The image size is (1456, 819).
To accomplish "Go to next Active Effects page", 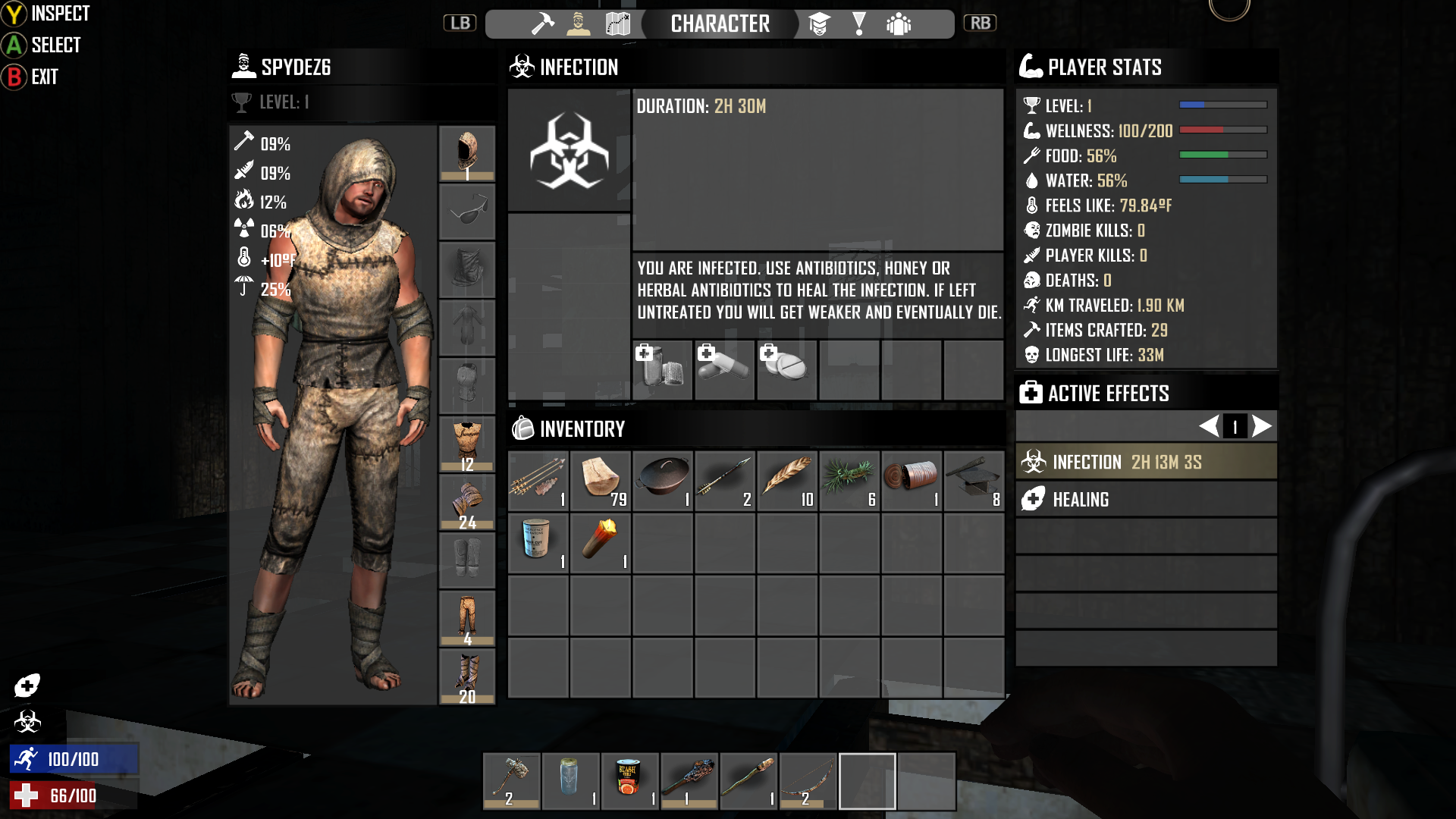I will 1262,426.
